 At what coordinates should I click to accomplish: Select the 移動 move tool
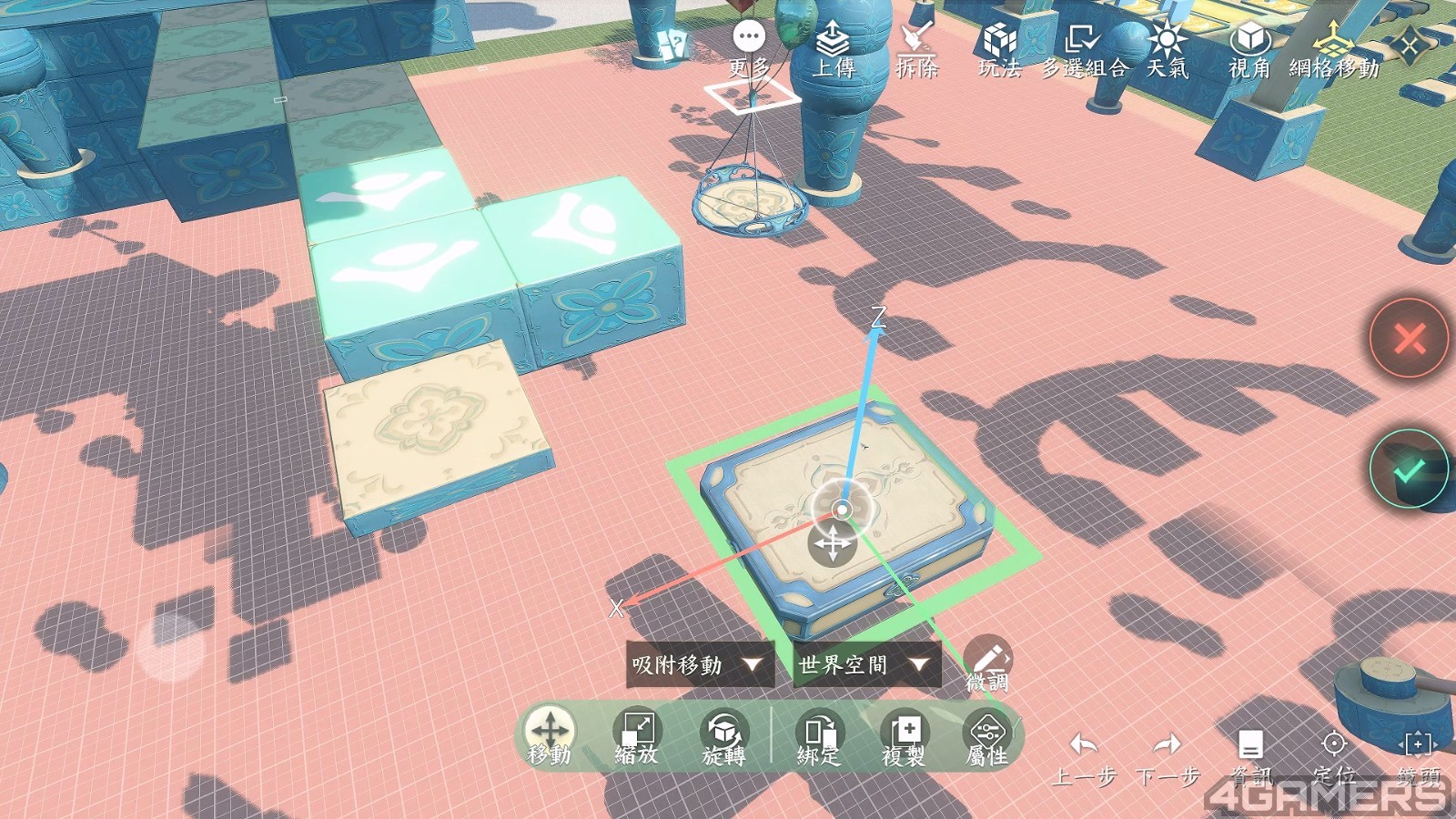550,733
